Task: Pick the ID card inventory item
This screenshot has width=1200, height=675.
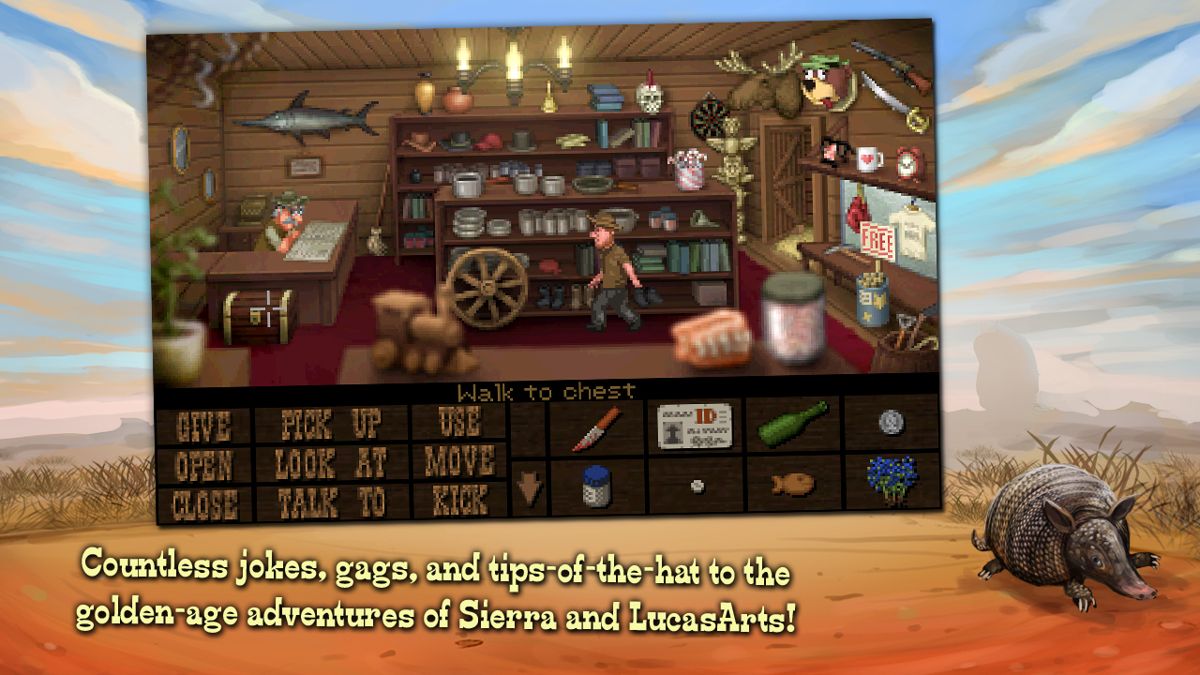Action: coord(695,426)
